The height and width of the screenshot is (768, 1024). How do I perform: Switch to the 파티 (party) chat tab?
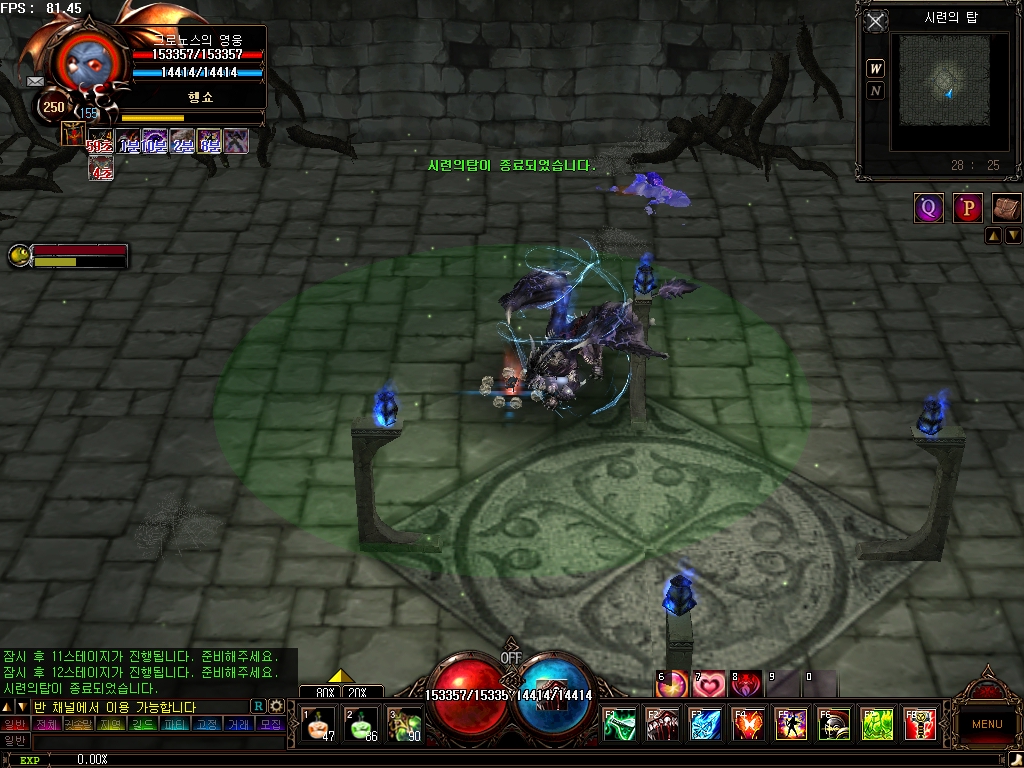coord(175,724)
